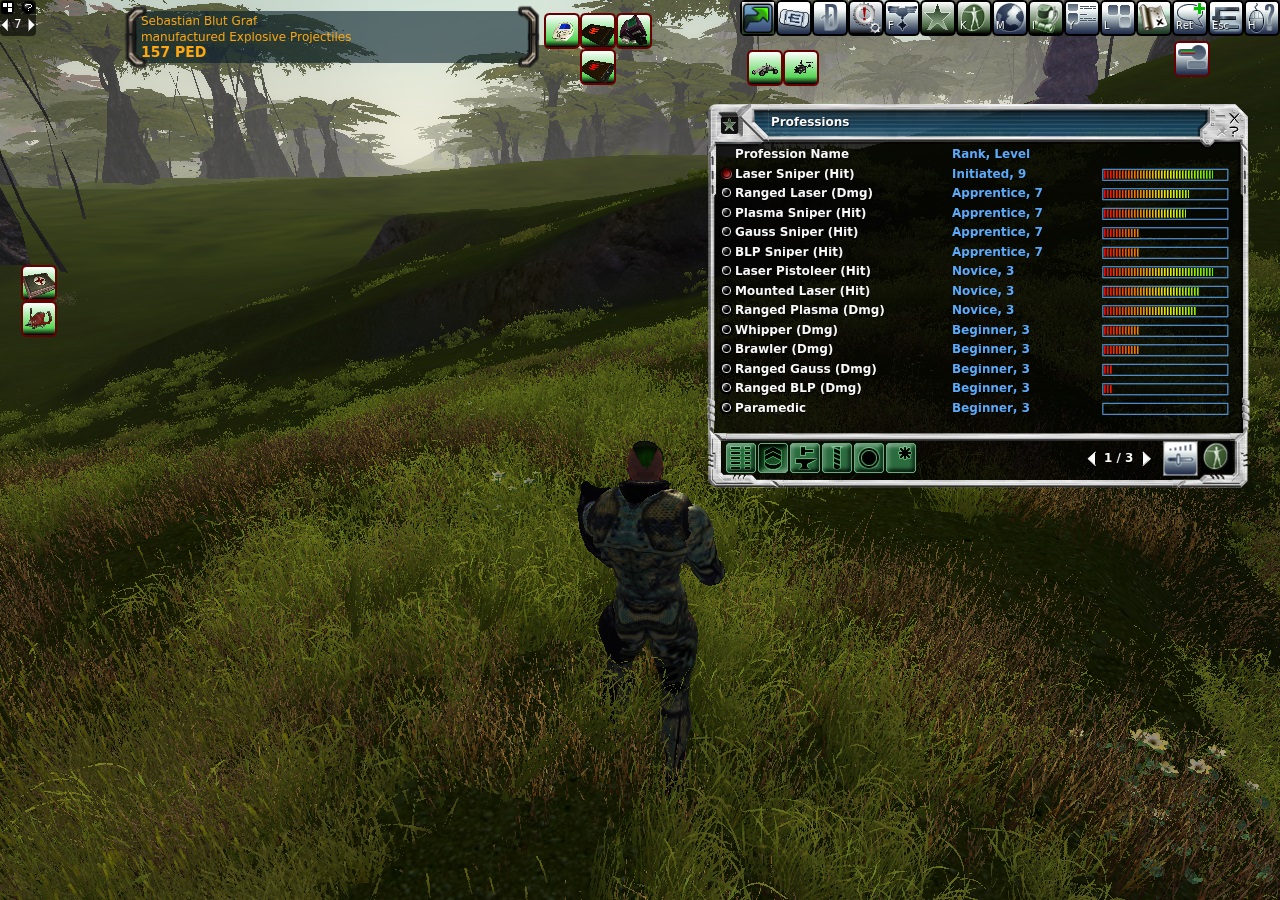1280x900 pixels.
Task: Select the helicopter vehicle shortcut icon
Action: 801,68
